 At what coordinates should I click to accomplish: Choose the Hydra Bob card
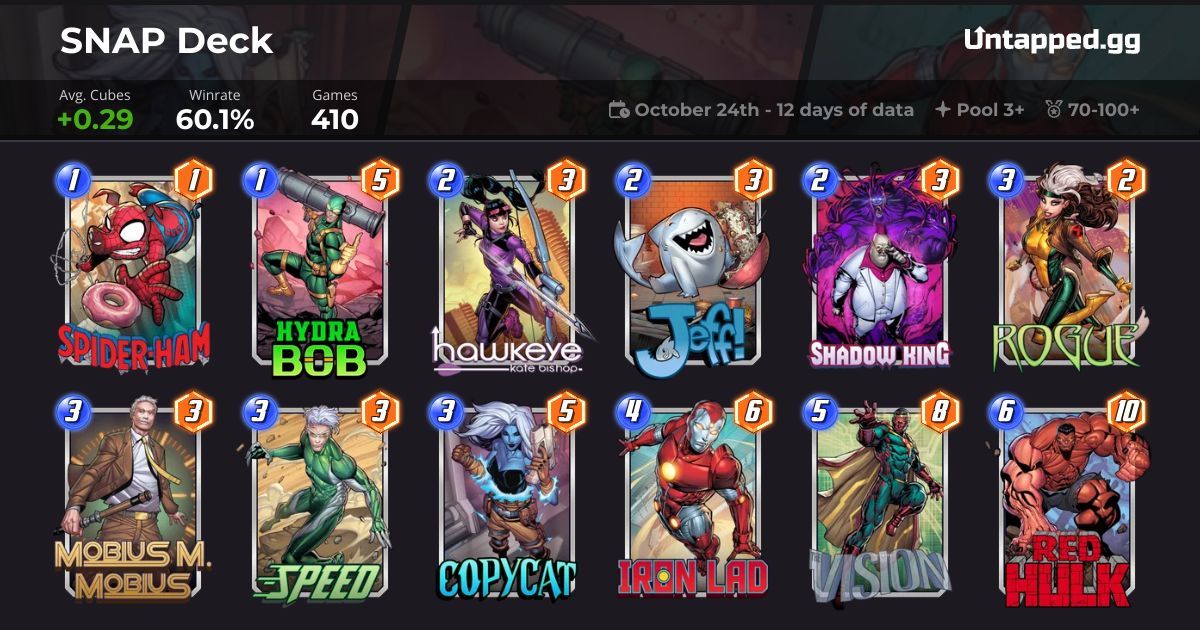[x=318, y=270]
